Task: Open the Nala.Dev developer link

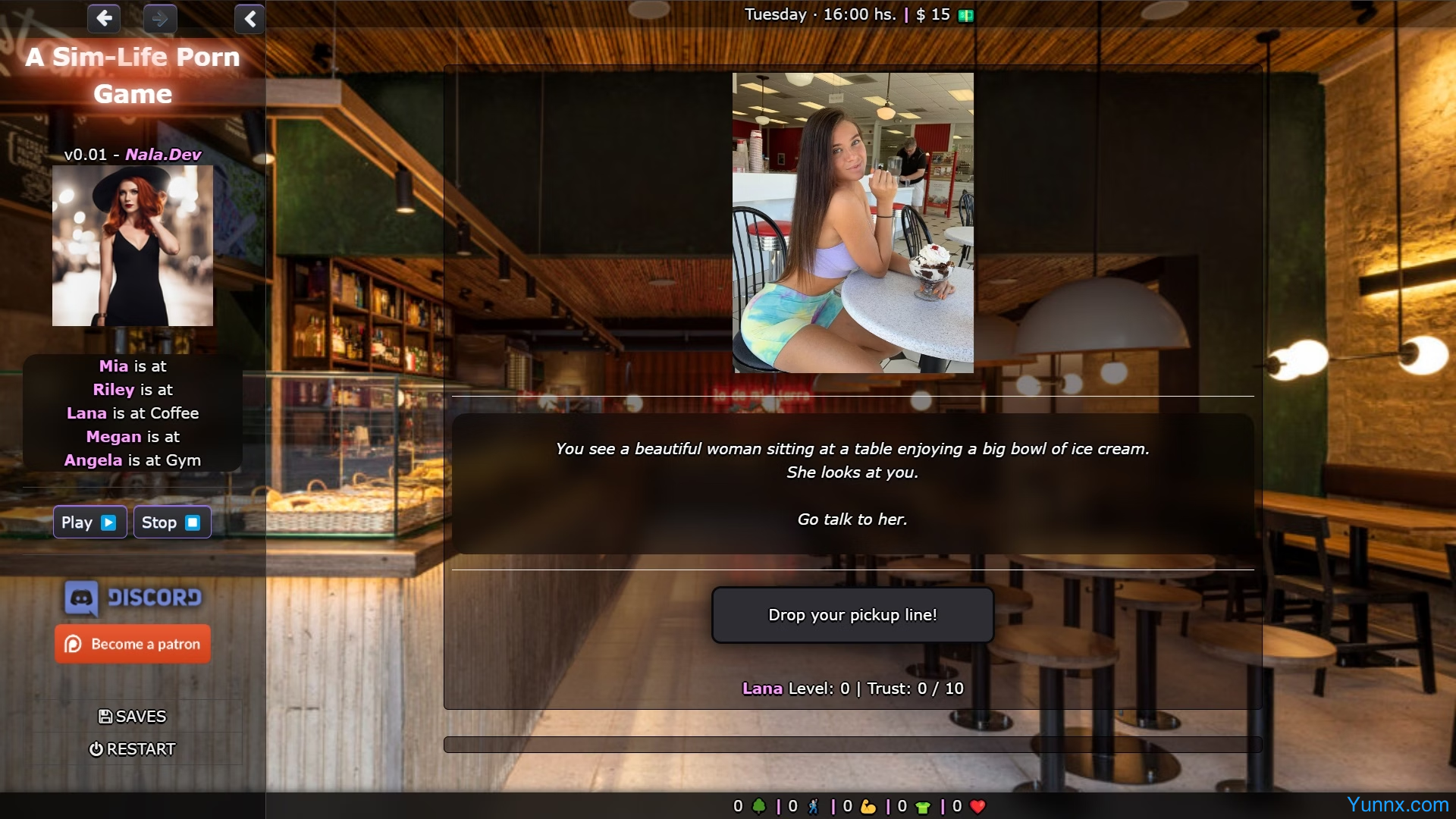Action: click(x=163, y=155)
